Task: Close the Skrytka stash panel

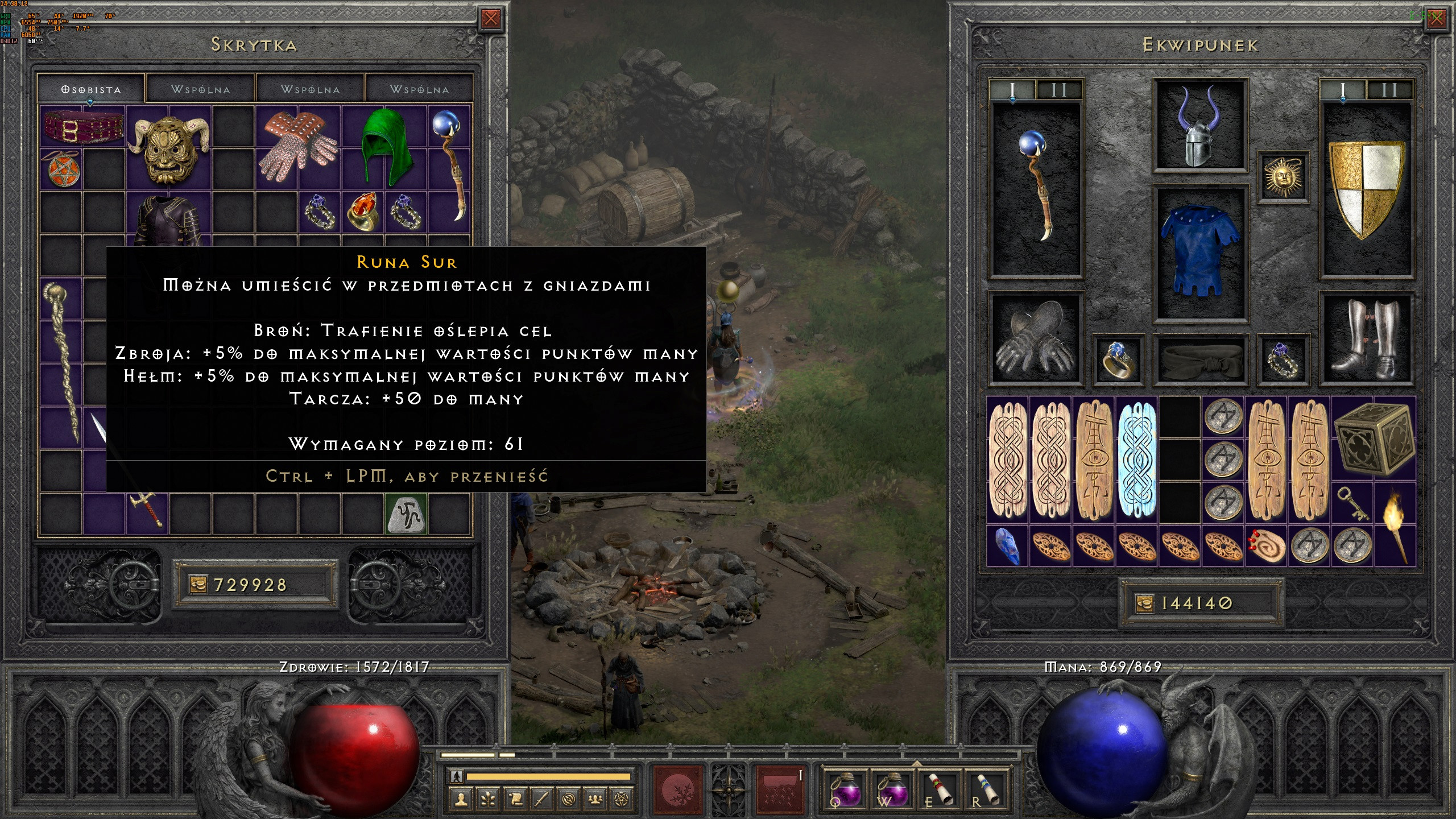Action: click(490, 19)
